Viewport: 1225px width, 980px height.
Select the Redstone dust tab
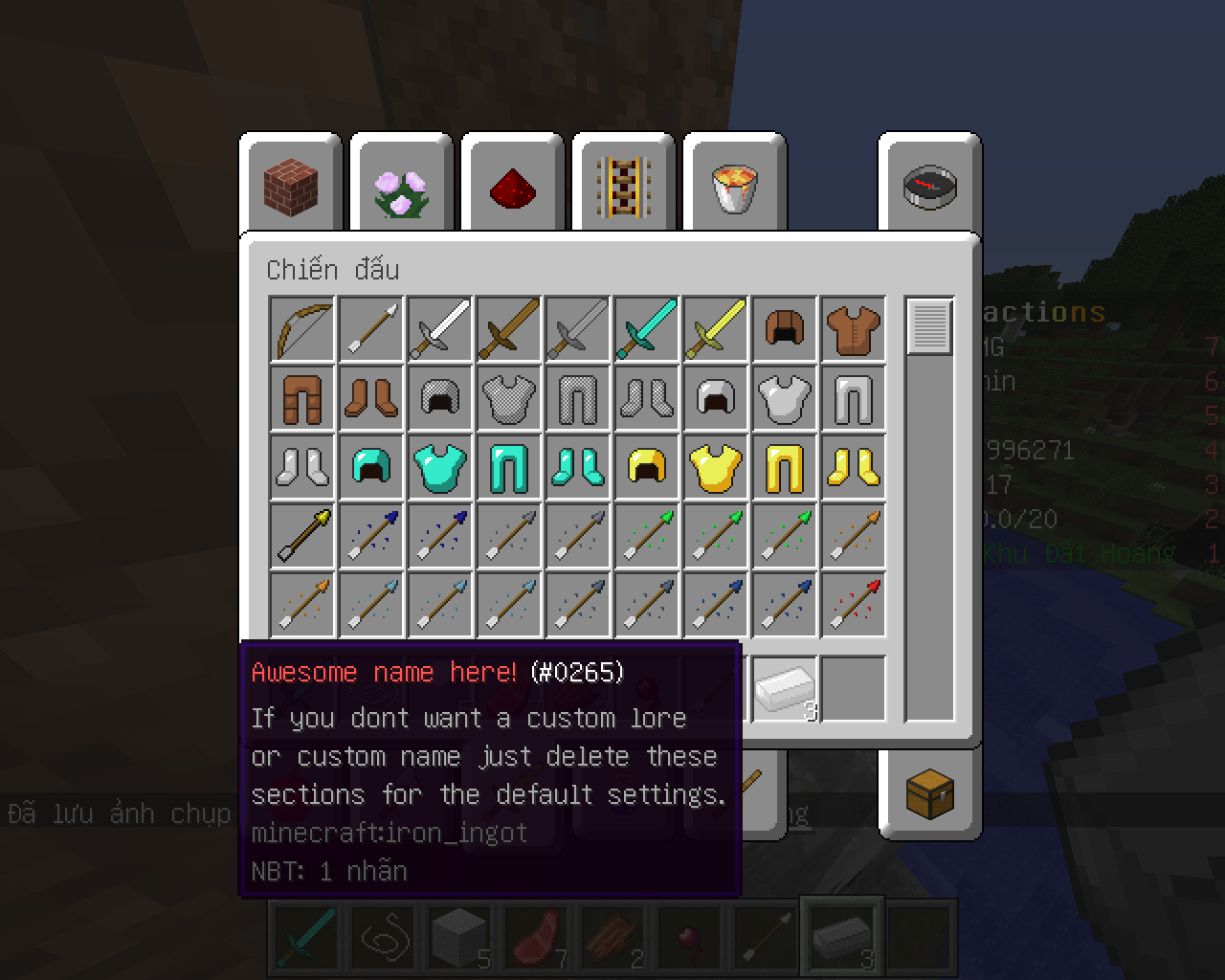512,186
